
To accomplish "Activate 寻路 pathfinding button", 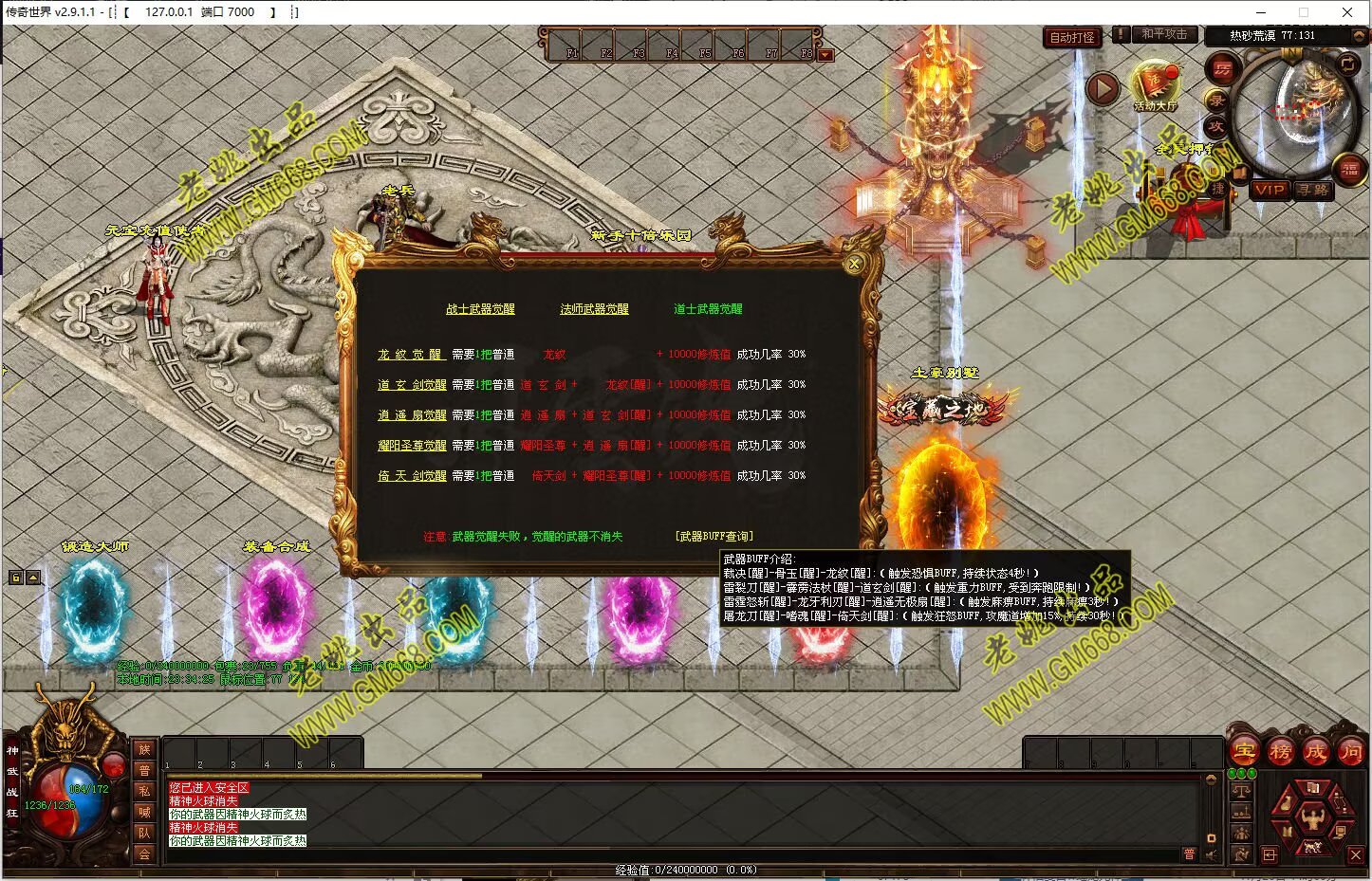I will [x=1313, y=190].
